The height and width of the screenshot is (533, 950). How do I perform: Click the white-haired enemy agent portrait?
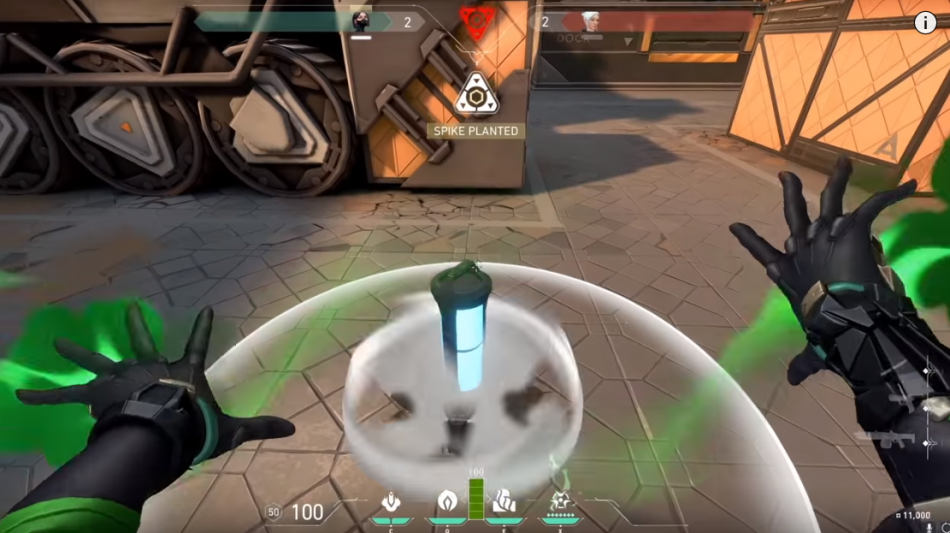[590, 21]
